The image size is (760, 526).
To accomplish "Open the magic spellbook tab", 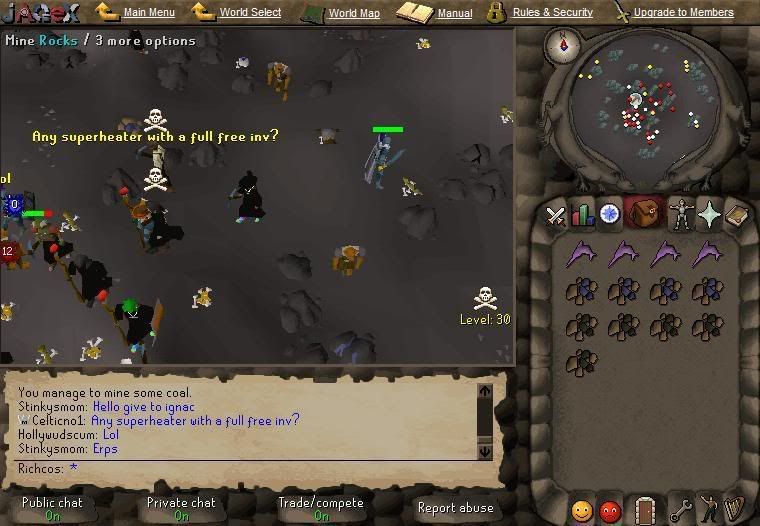I will click(x=736, y=214).
